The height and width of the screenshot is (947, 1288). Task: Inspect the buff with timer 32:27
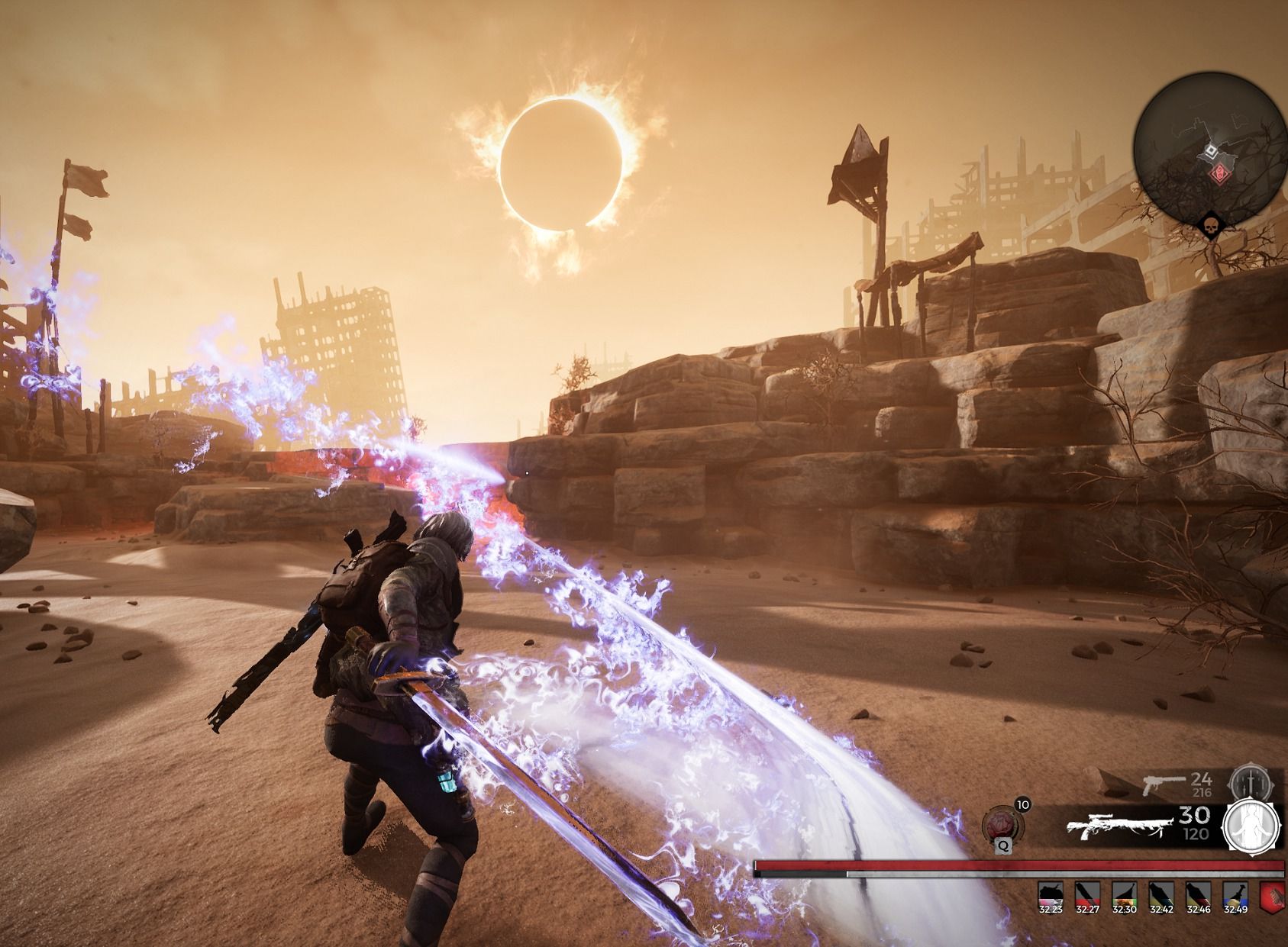tap(1086, 894)
